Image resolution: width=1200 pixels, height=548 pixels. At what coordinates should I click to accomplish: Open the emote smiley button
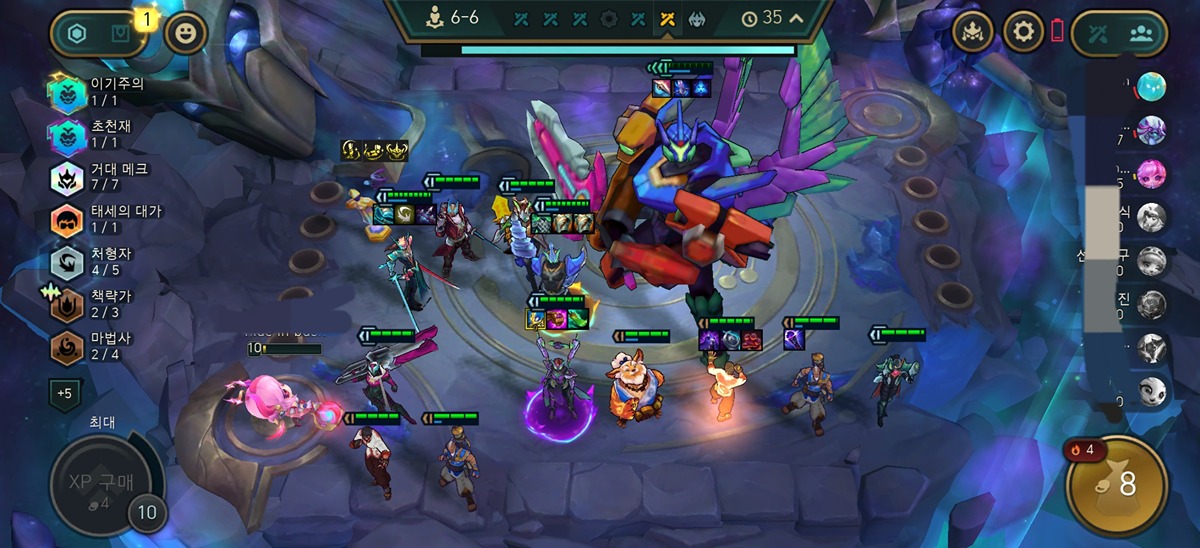click(185, 33)
